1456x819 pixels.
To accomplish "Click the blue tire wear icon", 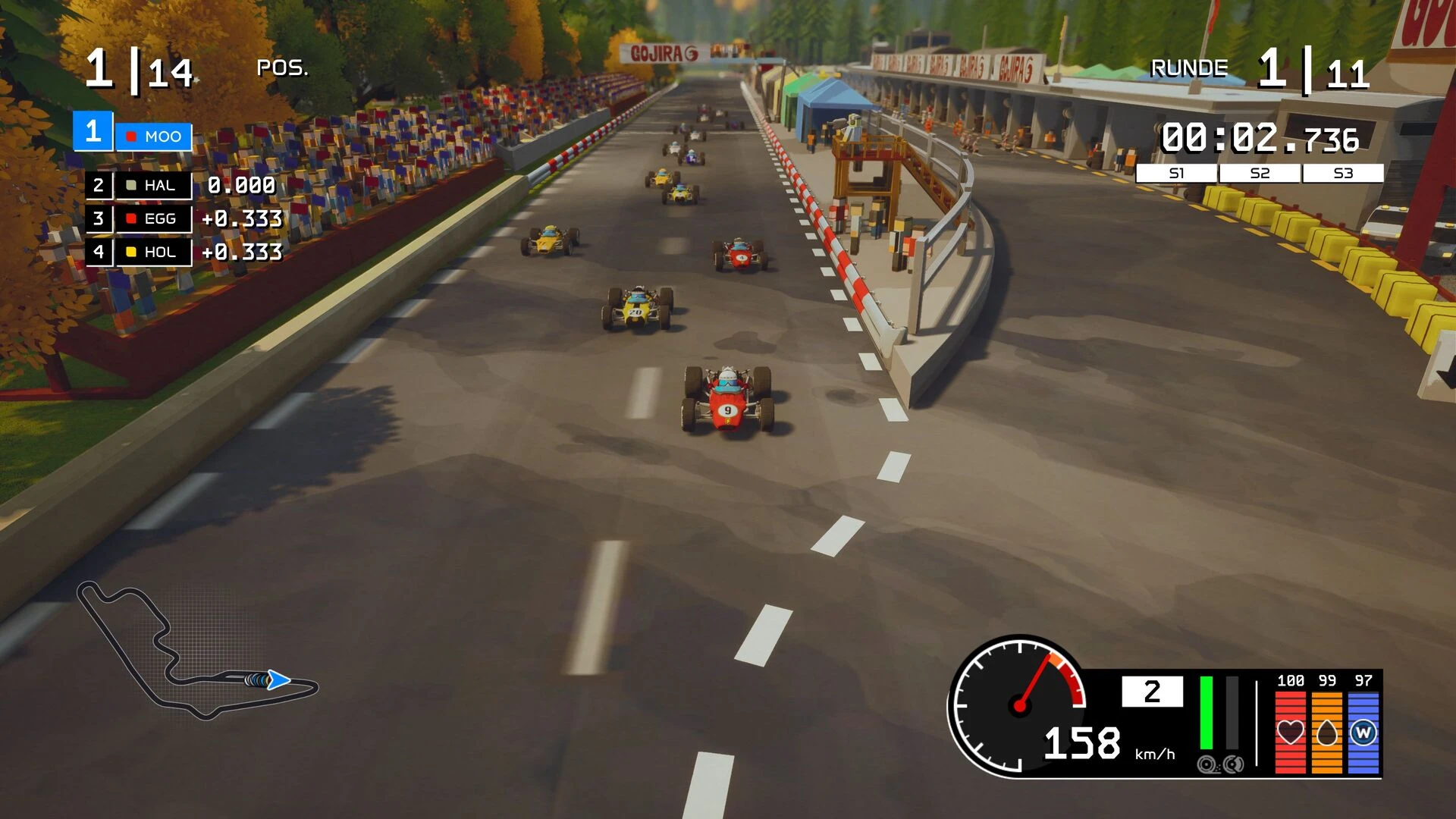I will (1363, 733).
